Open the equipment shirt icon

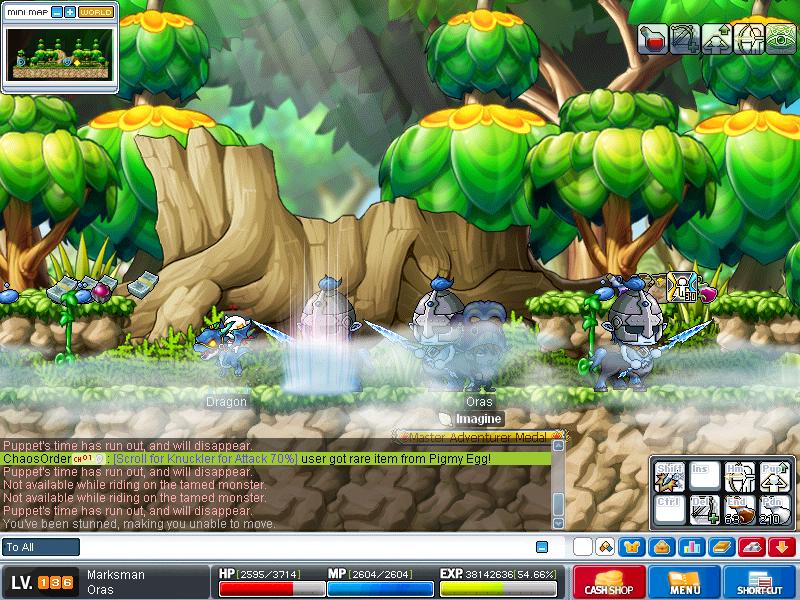tap(632, 547)
